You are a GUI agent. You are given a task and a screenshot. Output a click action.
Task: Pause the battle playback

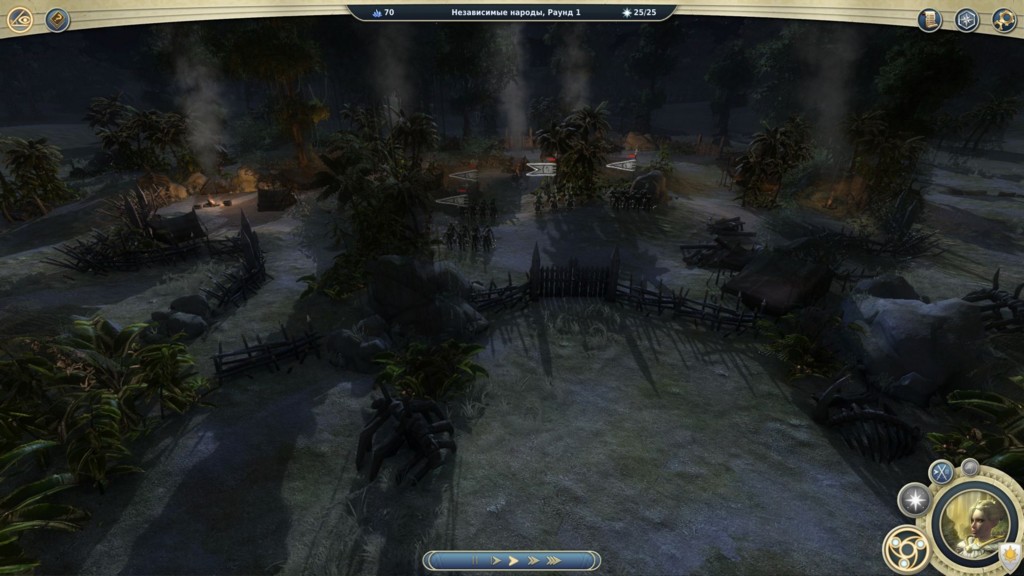pyautogui.click(x=475, y=561)
